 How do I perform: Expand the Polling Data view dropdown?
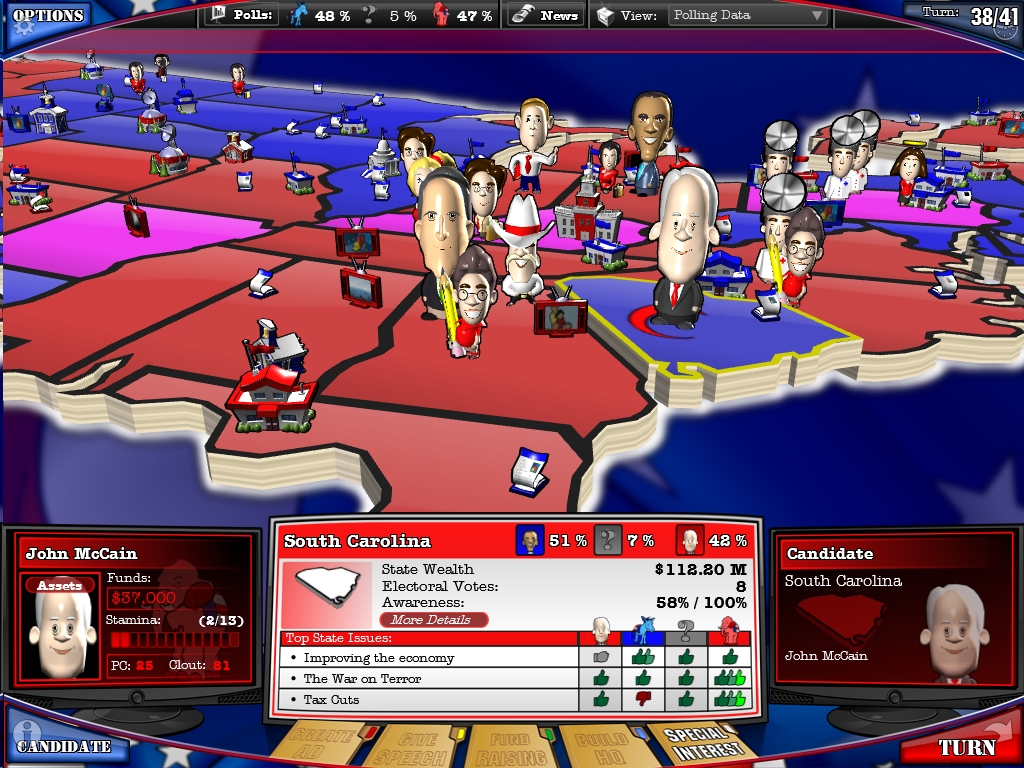[x=748, y=15]
